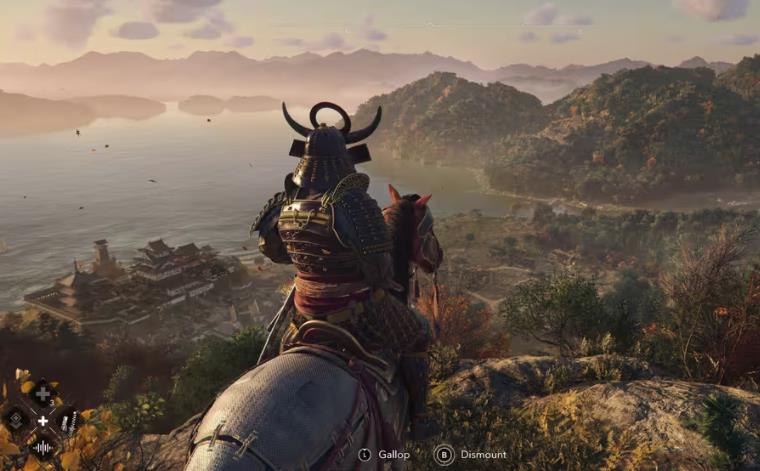Select the healing cross quick-slot item
The width and height of the screenshot is (760, 471).
point(42,394)
